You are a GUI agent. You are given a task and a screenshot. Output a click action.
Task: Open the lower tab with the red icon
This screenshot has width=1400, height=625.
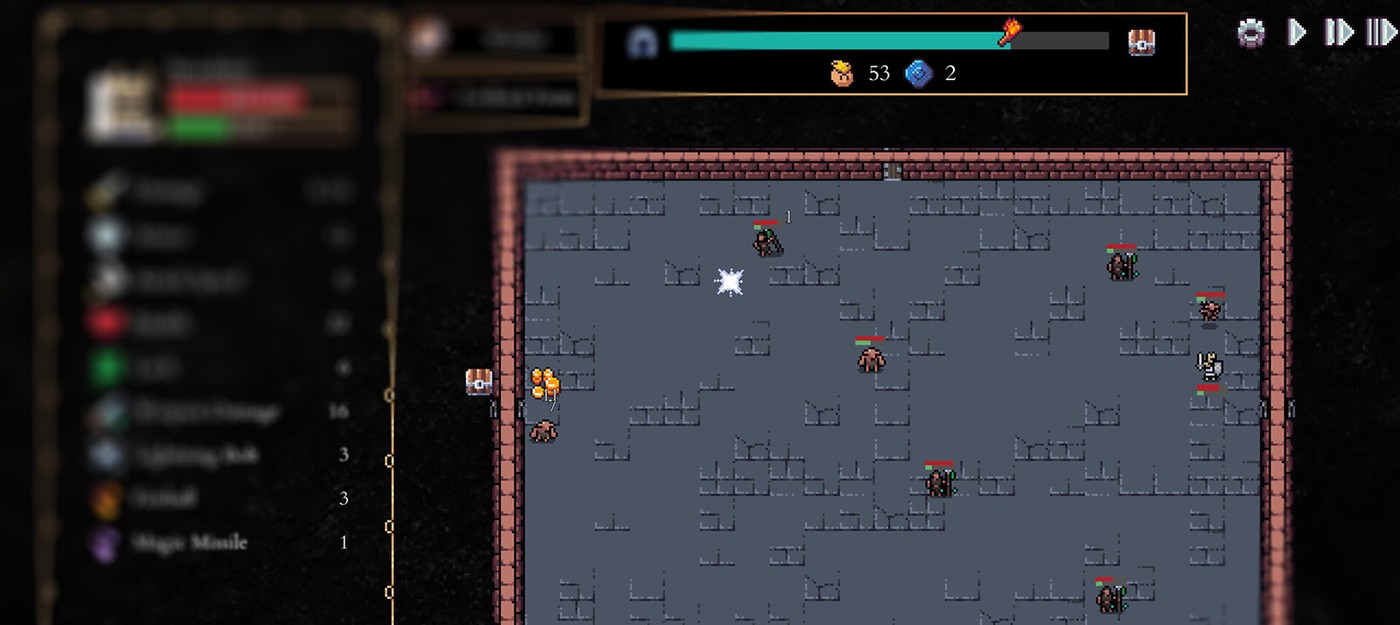(495, 97)
